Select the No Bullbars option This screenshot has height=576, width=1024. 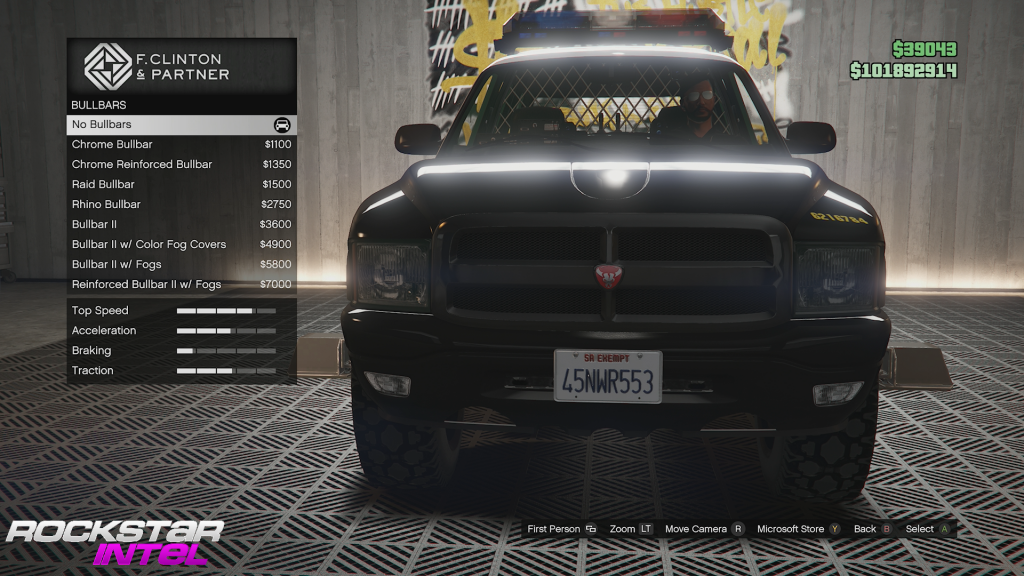[x=181, y=125]
